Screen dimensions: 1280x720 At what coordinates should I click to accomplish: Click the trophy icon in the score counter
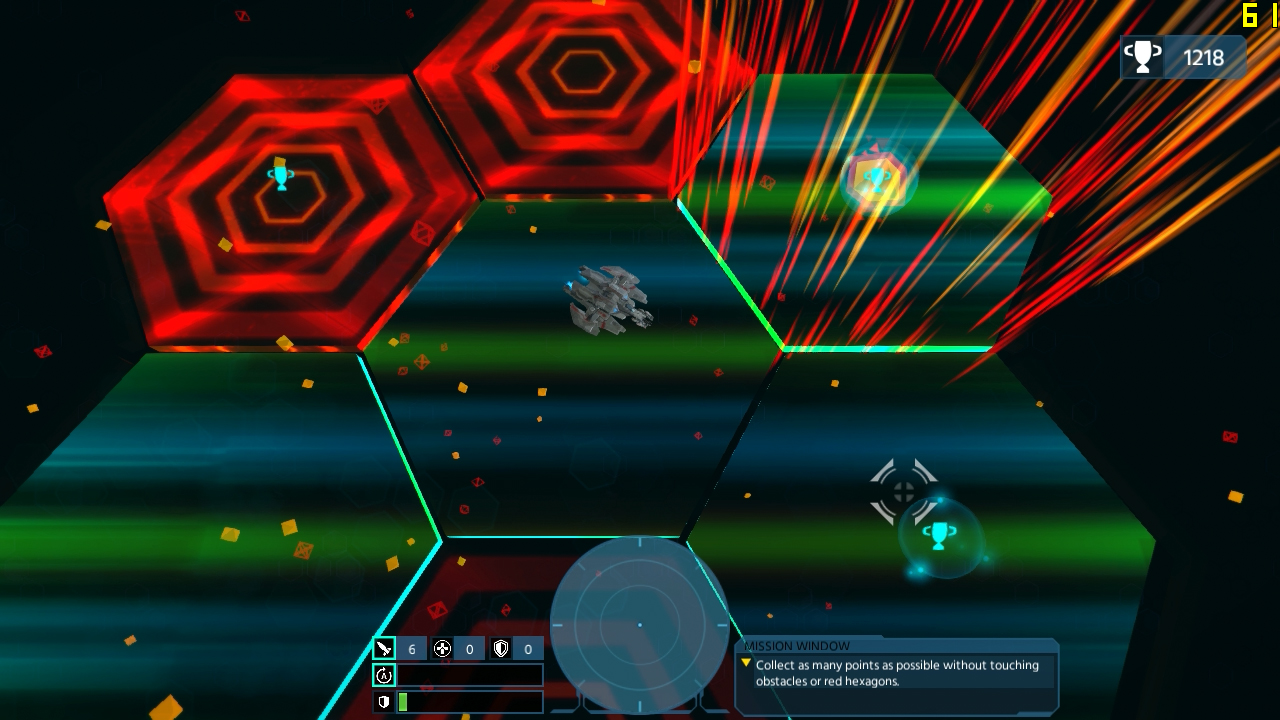pyautogui.click(x=1141, y=57)
